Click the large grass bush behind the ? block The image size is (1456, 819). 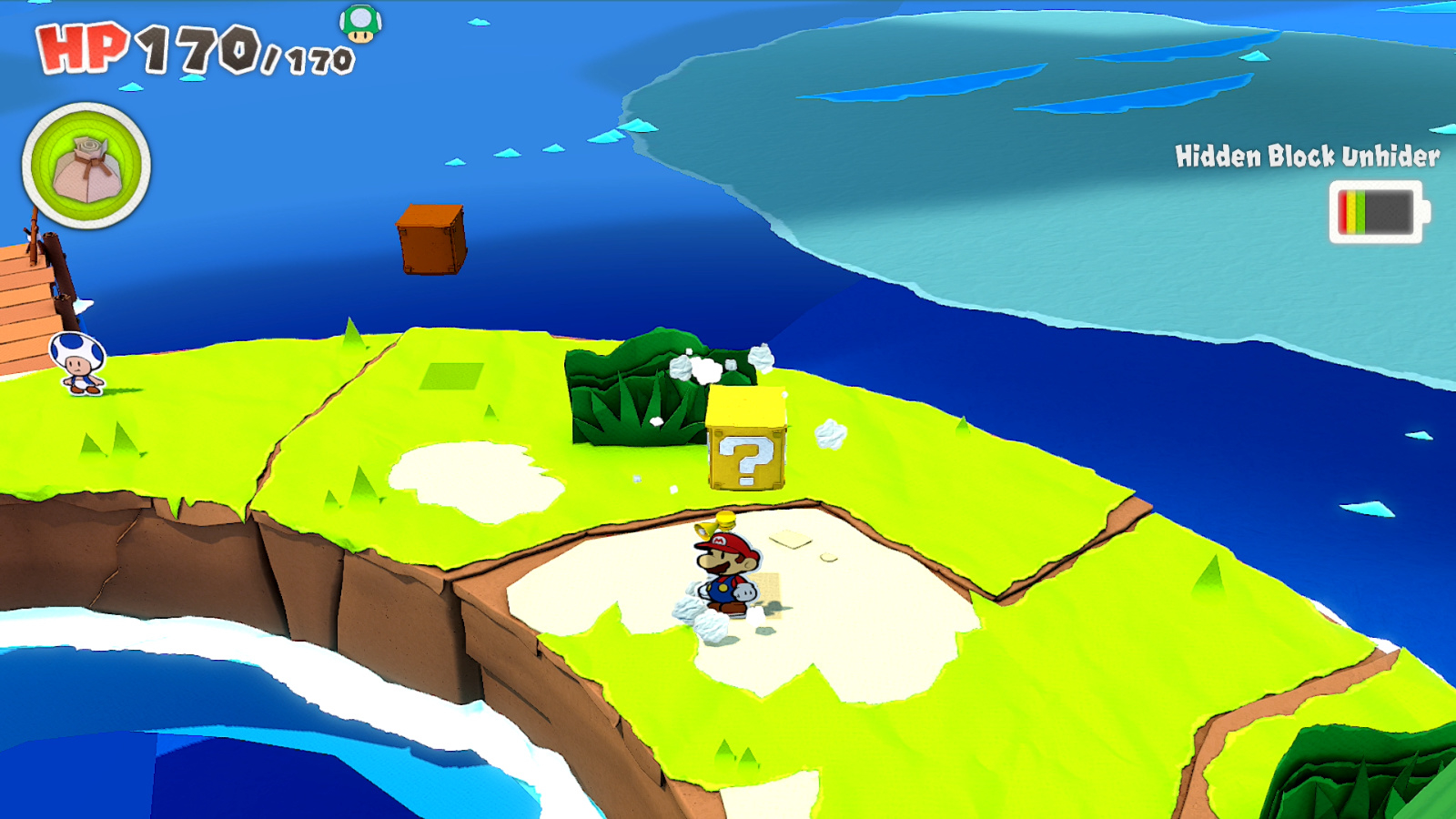pyautogui.click(x=637, y=391)
